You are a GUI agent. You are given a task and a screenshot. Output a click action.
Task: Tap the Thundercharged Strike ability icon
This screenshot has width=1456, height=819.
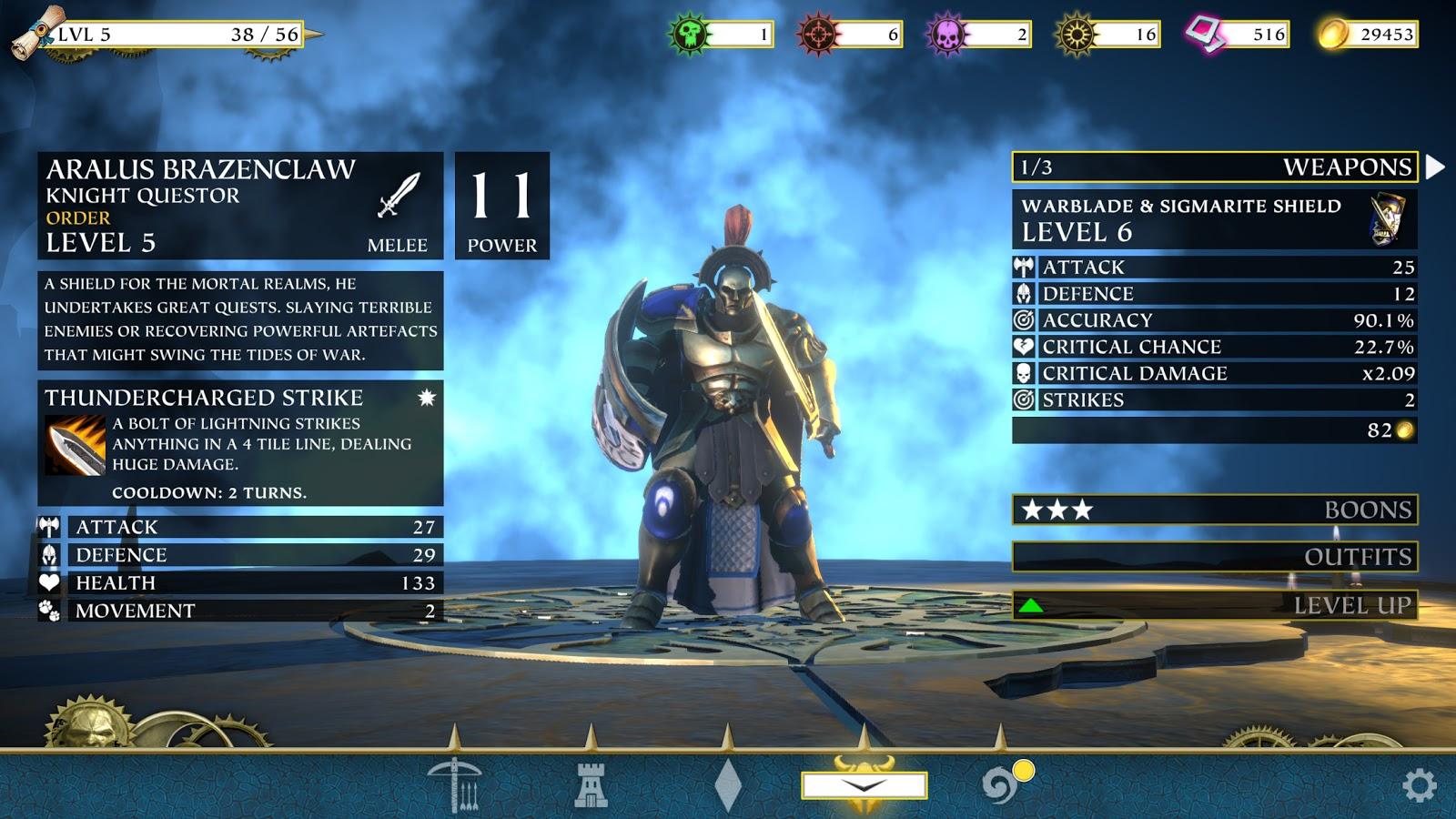pyautogui.click(x=75, y=445)
